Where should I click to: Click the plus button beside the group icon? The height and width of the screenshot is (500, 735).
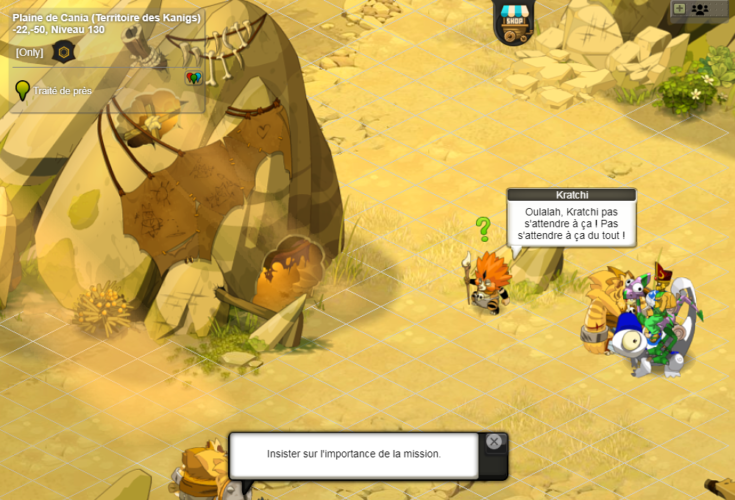click(x=680, y=9)
